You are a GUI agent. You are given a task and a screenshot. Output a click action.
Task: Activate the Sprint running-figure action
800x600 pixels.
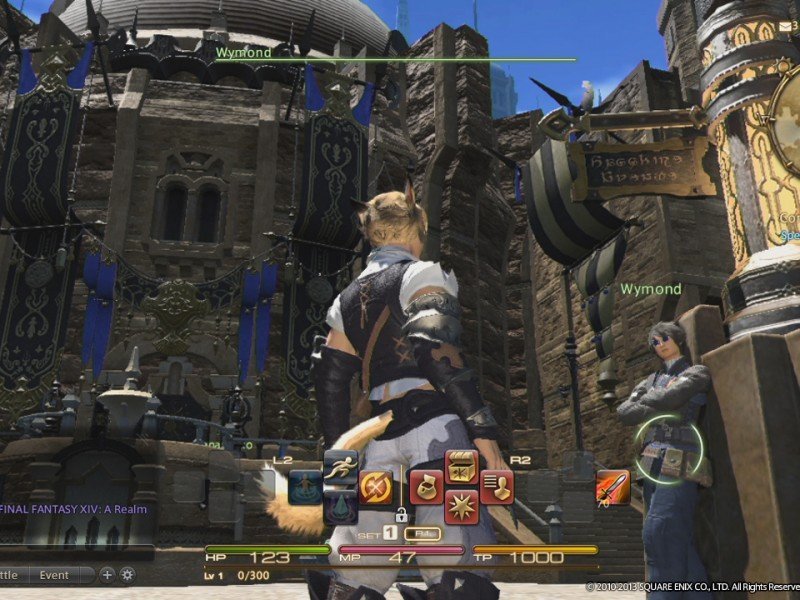(341, 466)
